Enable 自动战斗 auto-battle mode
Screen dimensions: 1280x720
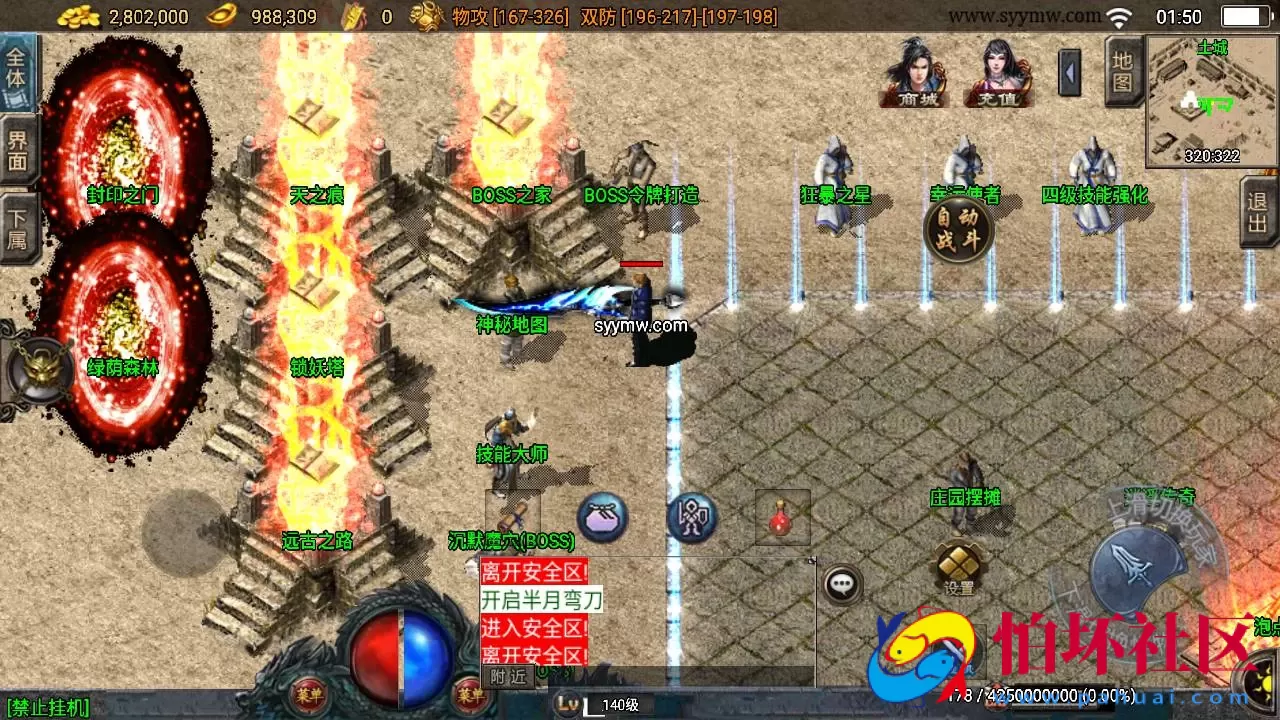(x=958, y=228)
